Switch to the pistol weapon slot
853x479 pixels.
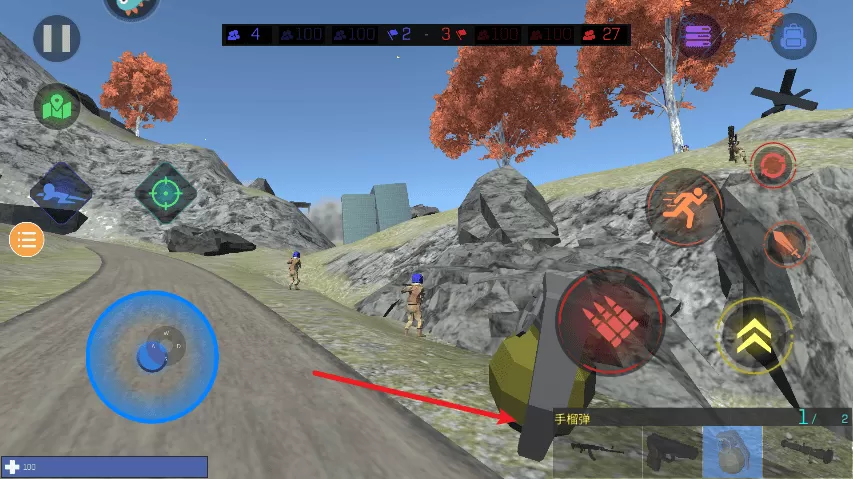[x=671, y=452]
